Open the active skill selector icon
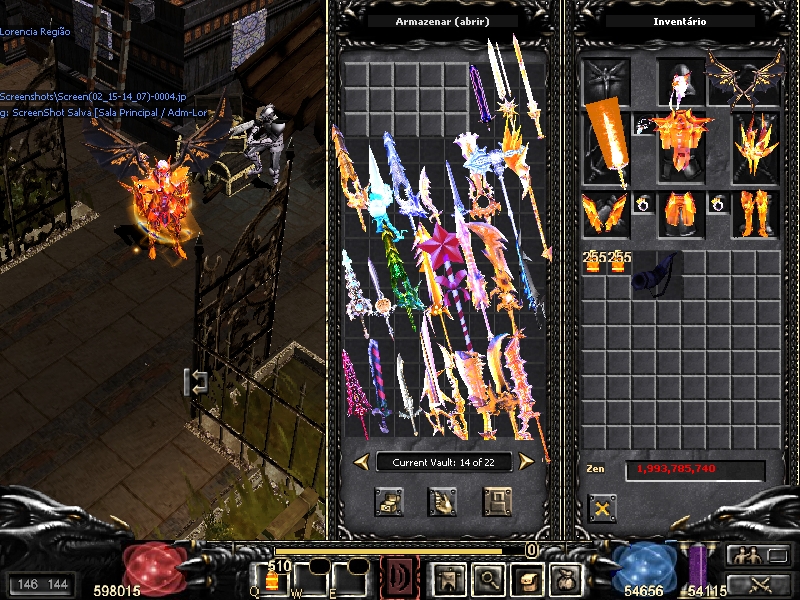The image size is (800, 600). (400, 578)
